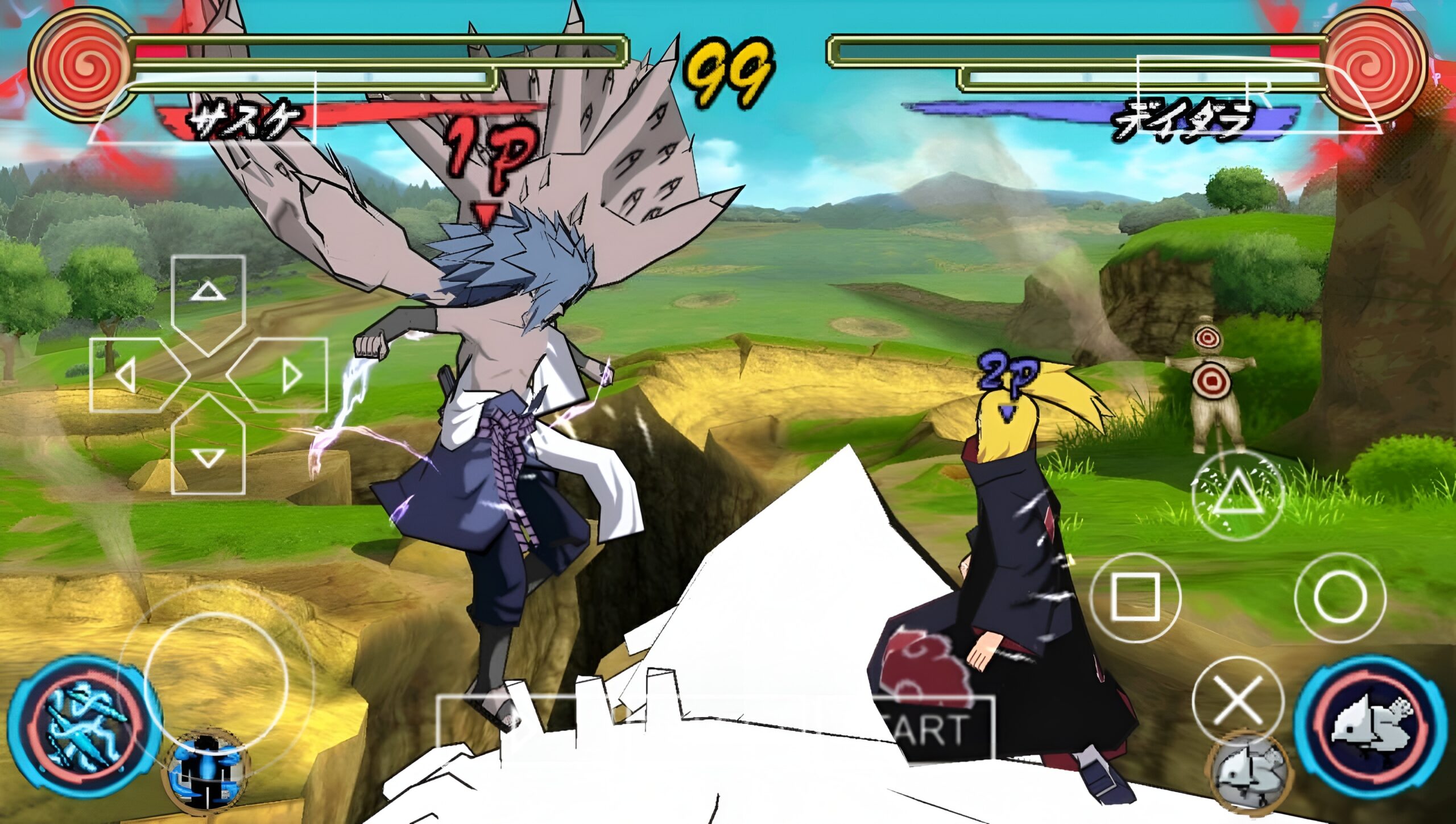Select Deidara's small grey clay bird icon
The height and width of the screenshot is (824, 1456).
(1249, 773)
